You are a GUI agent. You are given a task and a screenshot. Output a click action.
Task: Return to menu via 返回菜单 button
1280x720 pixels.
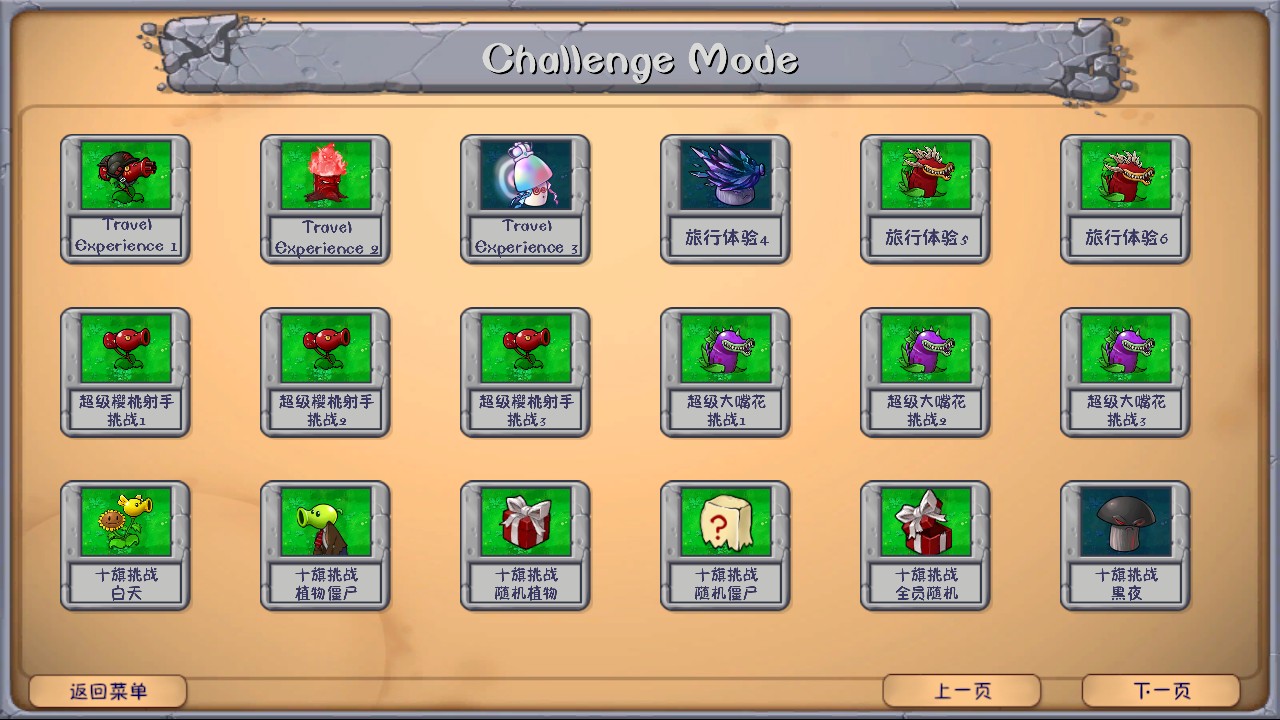(108, 689)
